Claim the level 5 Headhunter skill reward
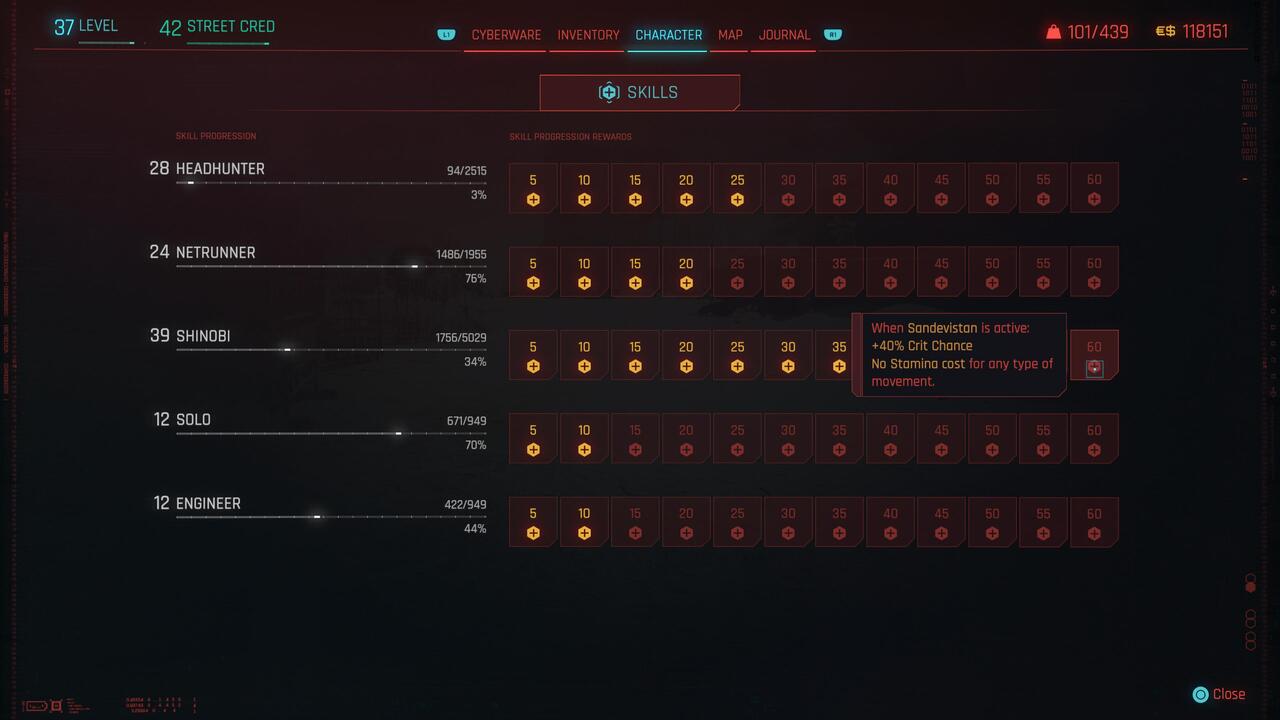Image resolution: width=1280 pixels, height=720 pixels. click(x=533, y=188)
